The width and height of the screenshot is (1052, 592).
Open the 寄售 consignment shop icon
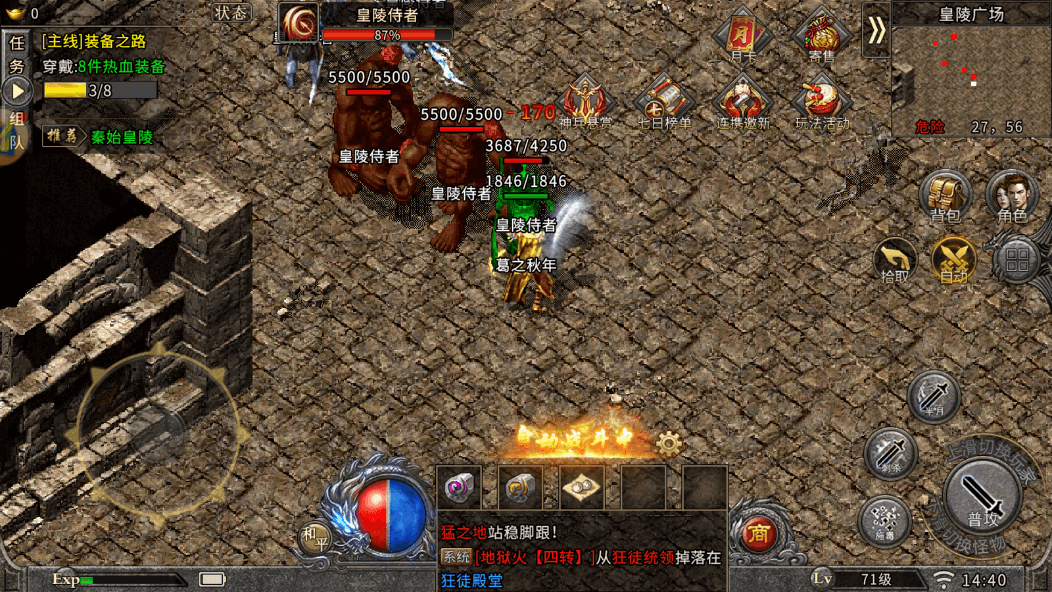(821, 36)
